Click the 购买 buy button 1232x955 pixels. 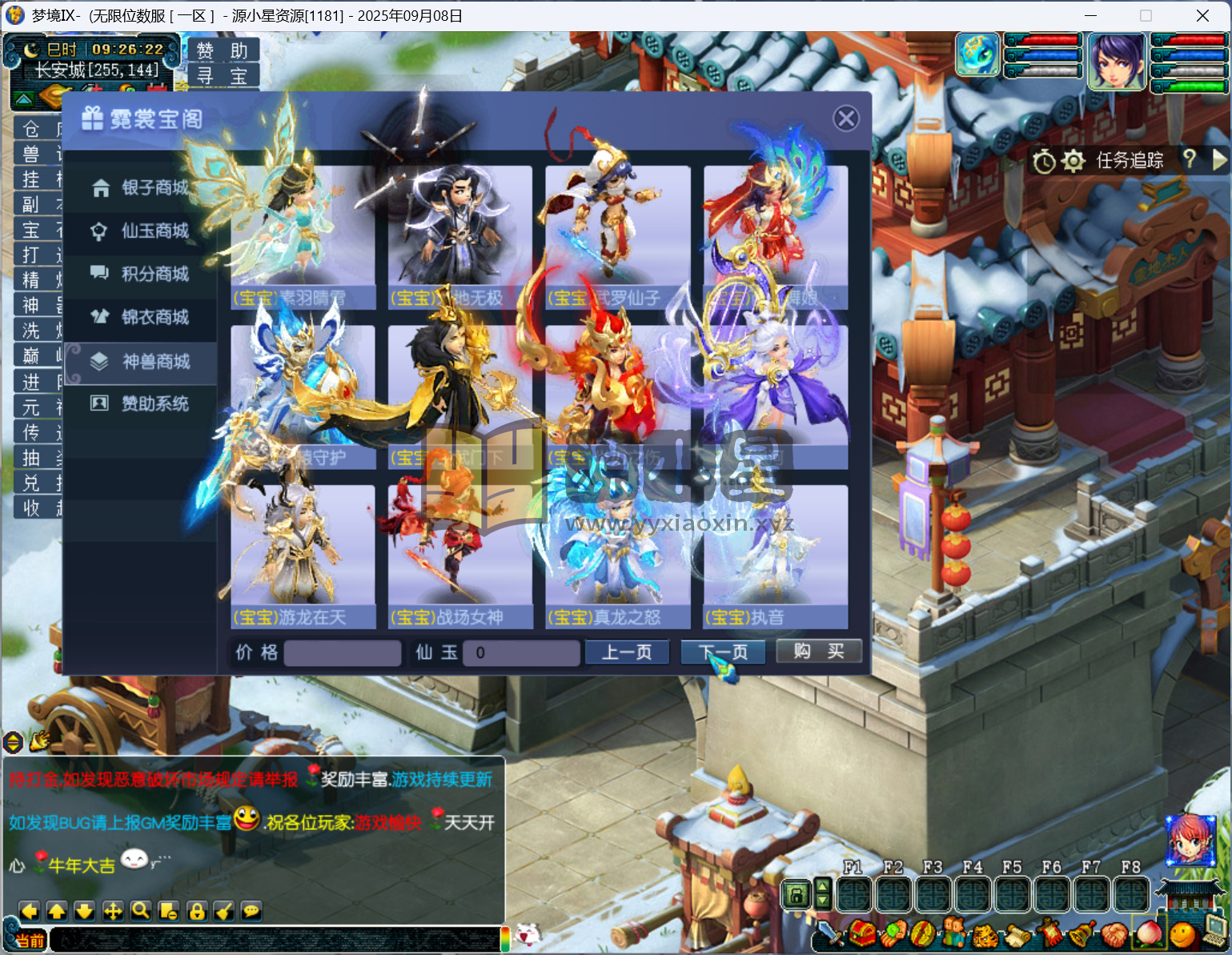click(818, 651)
